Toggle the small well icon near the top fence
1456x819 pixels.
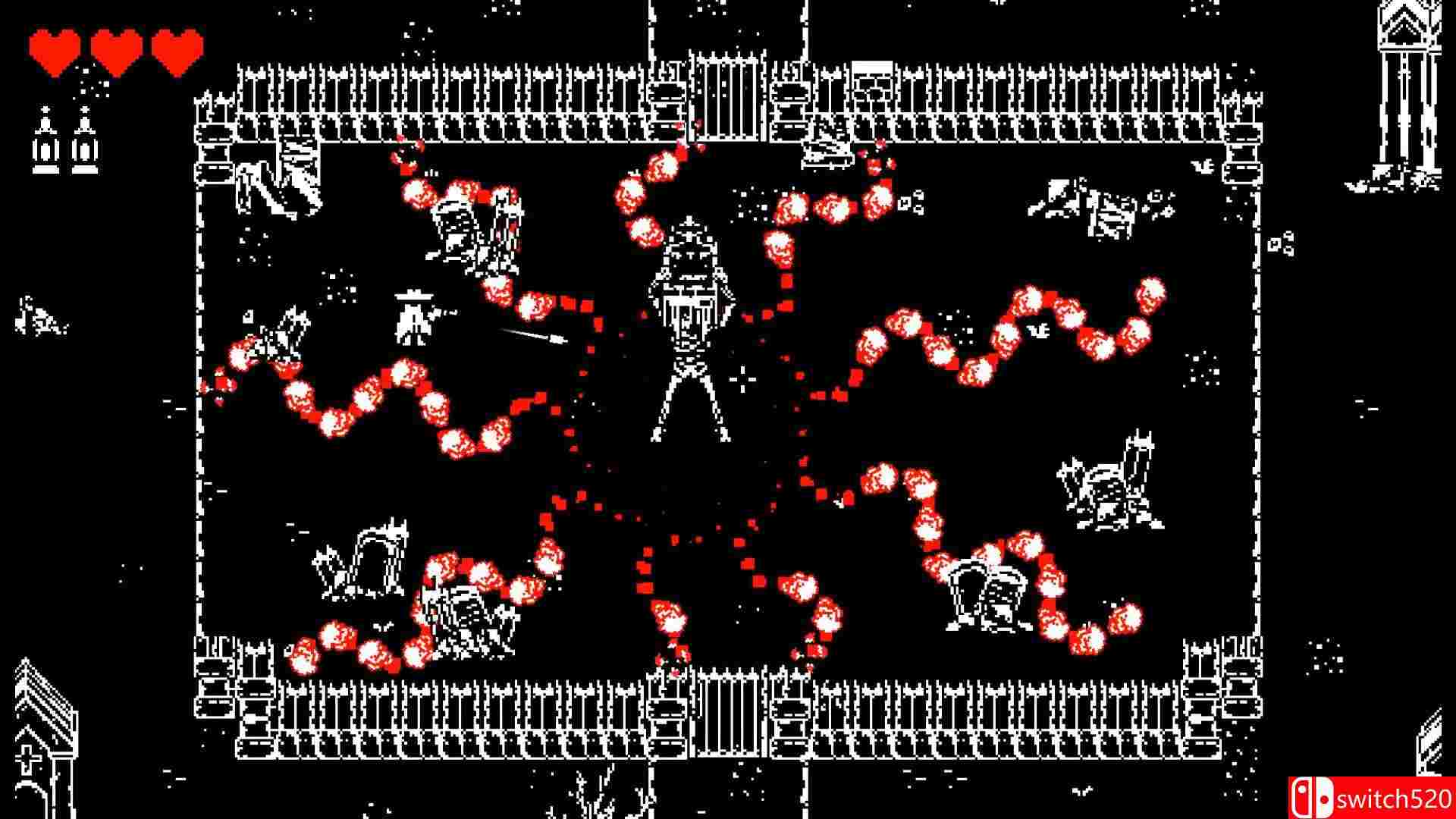(871, 72)
